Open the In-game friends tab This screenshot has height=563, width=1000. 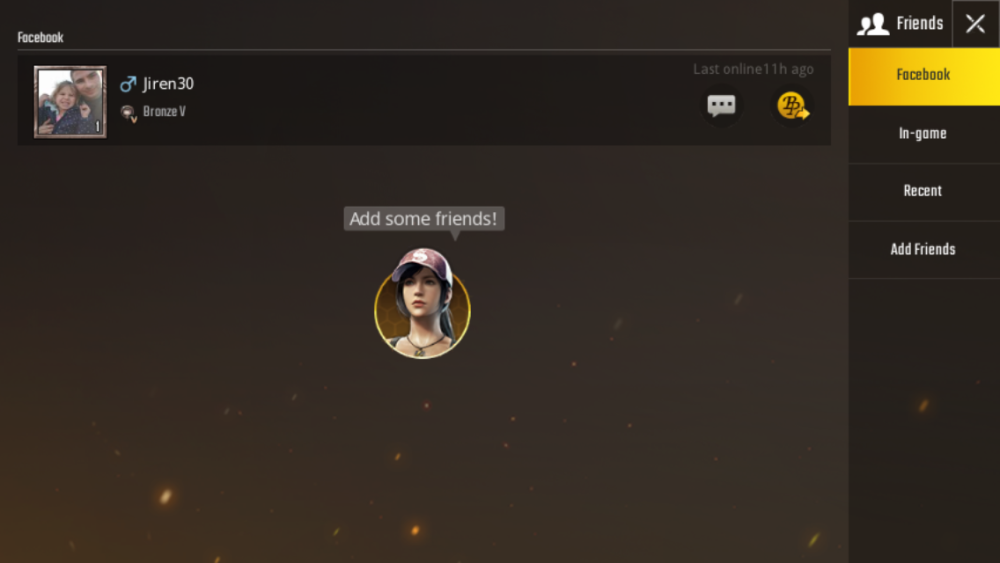click(923, 134)
